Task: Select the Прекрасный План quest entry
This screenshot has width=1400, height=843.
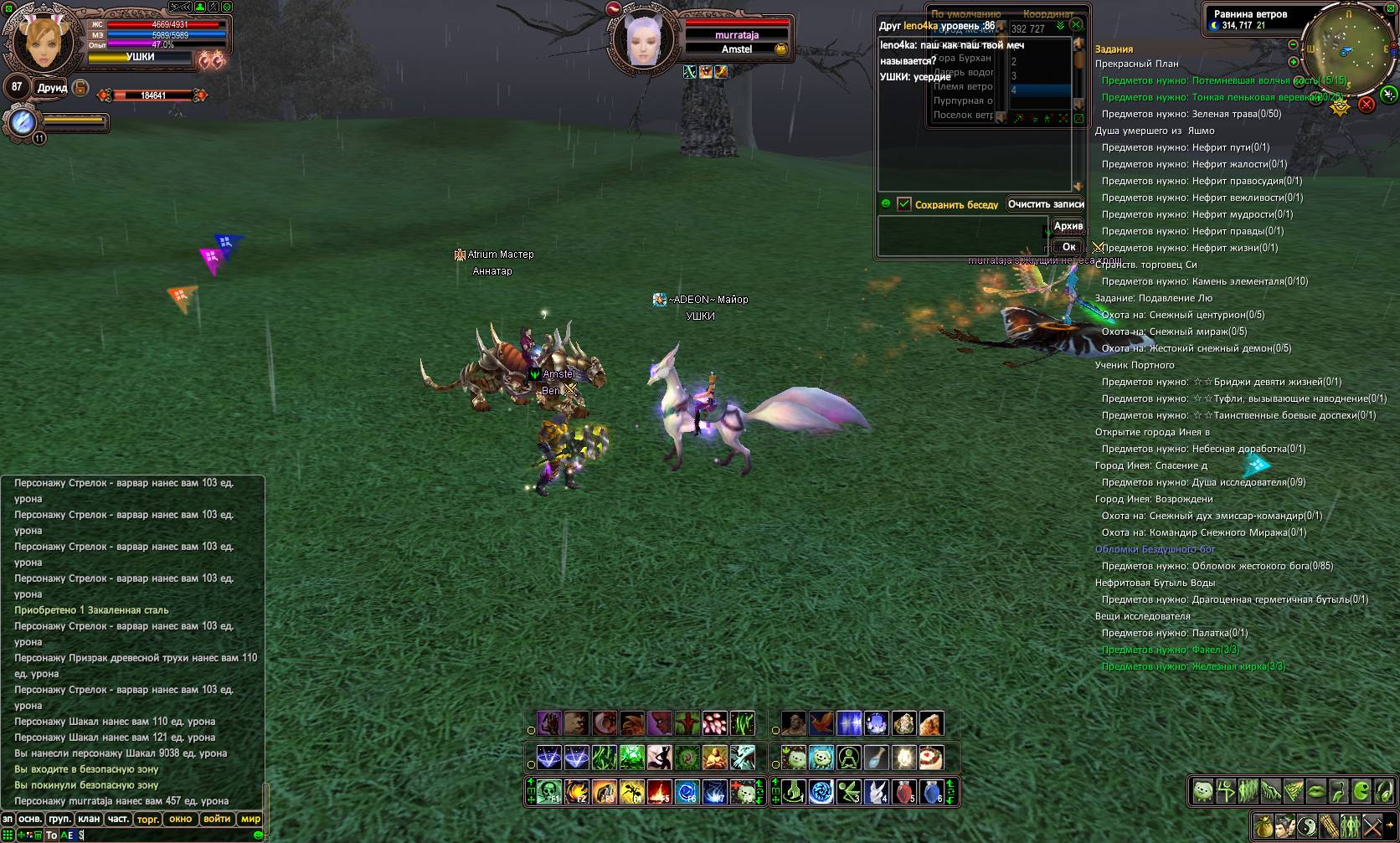Action: [1136, 64]
